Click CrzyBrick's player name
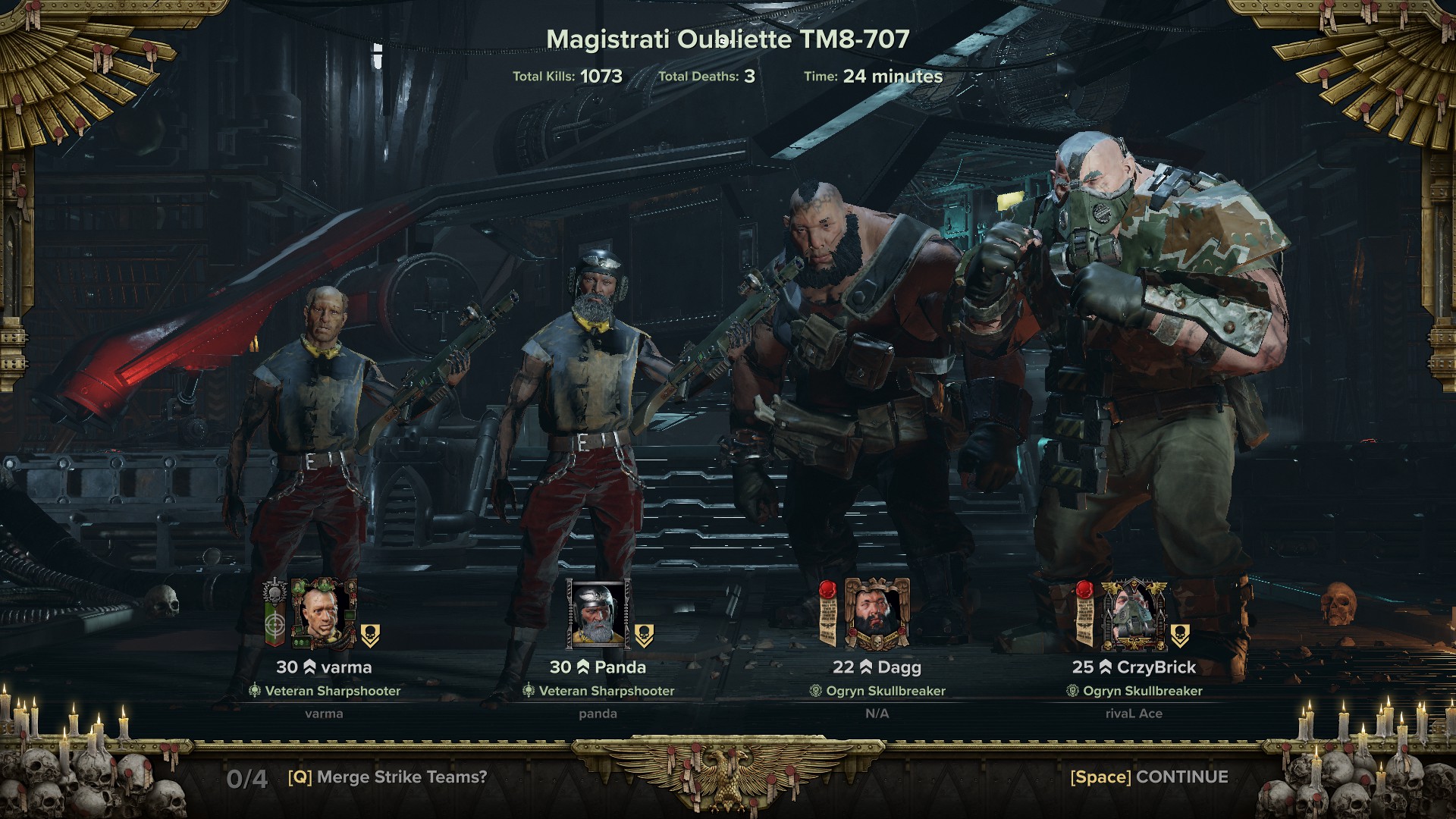The image size is (1456, 819). (1156, 667)
